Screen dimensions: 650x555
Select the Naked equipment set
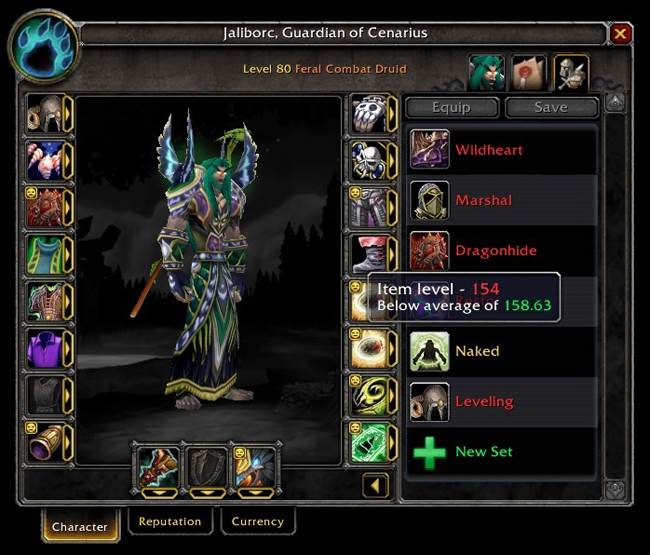click(x=476, y=351)
